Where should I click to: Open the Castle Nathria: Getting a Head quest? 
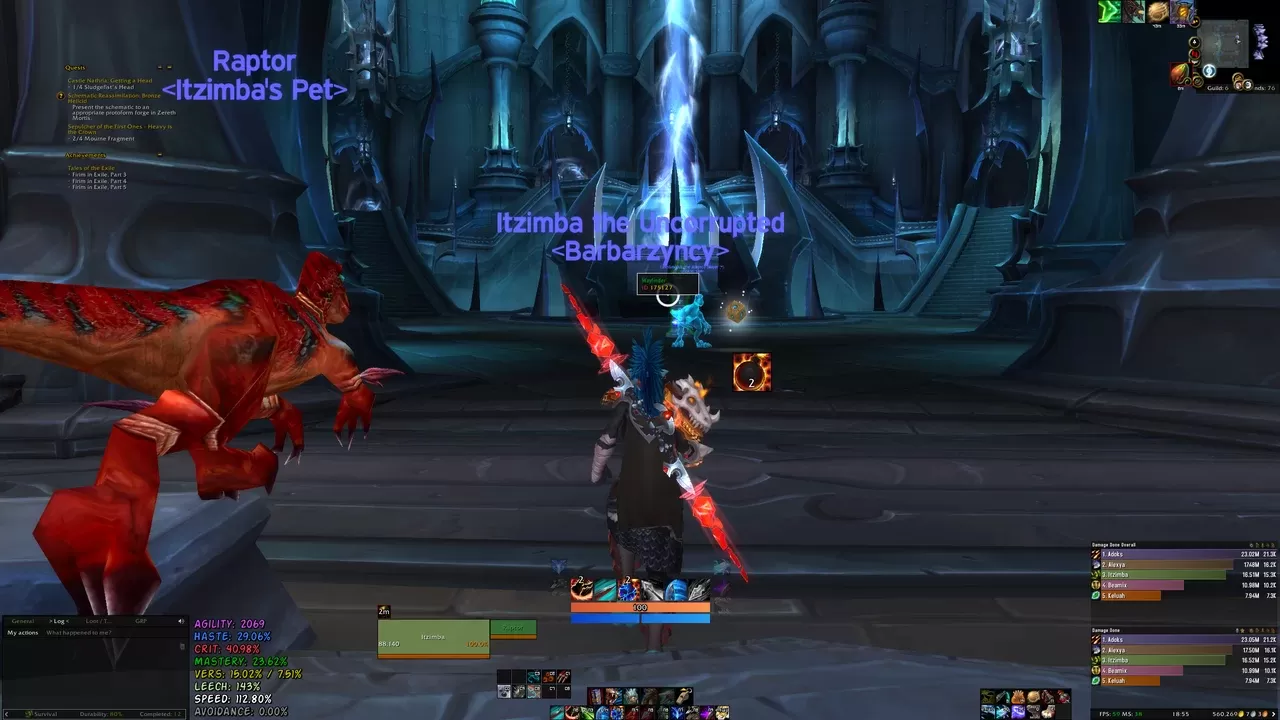(108, 81)
